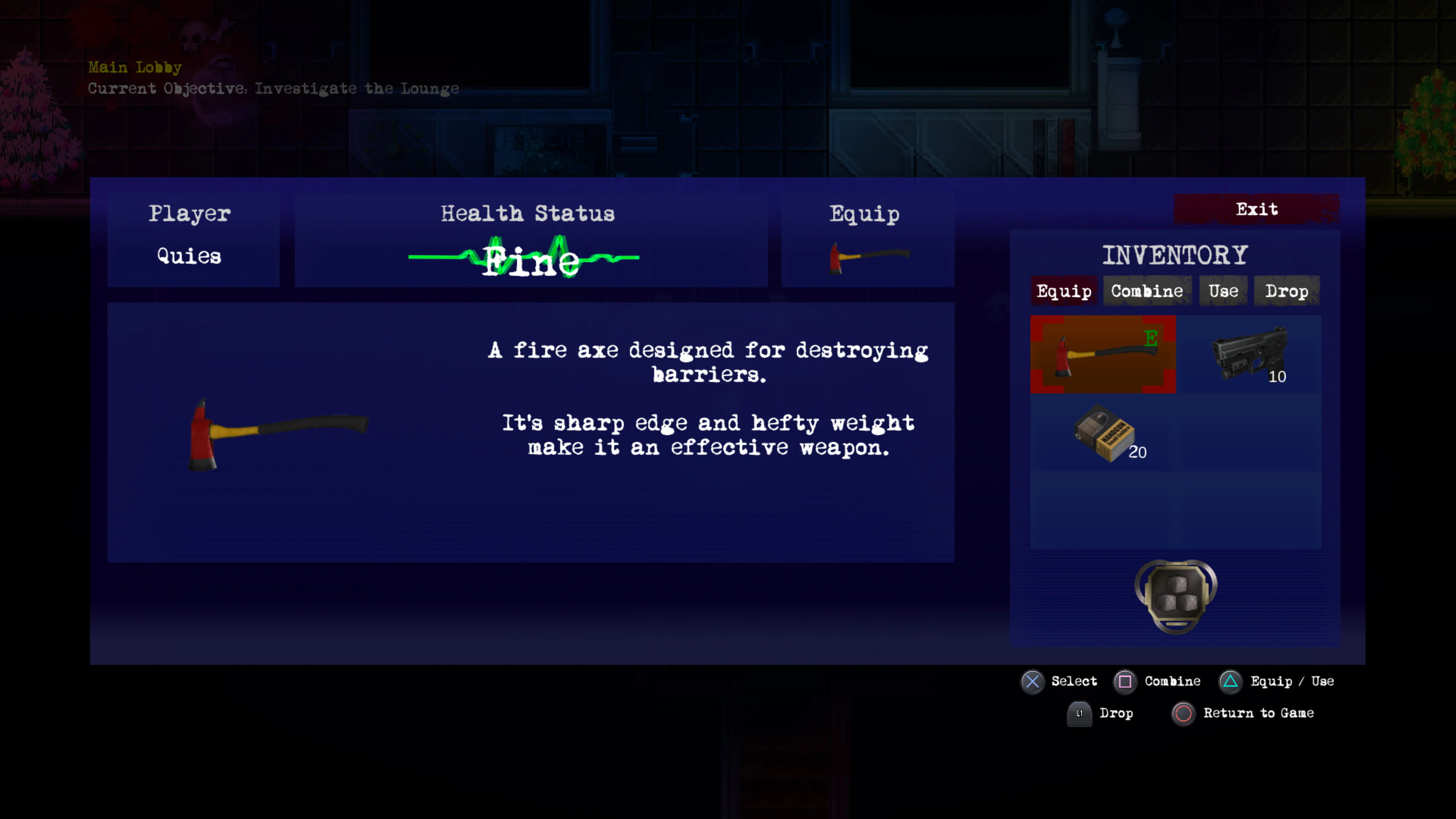Select the handgun ammo box

1105,432
